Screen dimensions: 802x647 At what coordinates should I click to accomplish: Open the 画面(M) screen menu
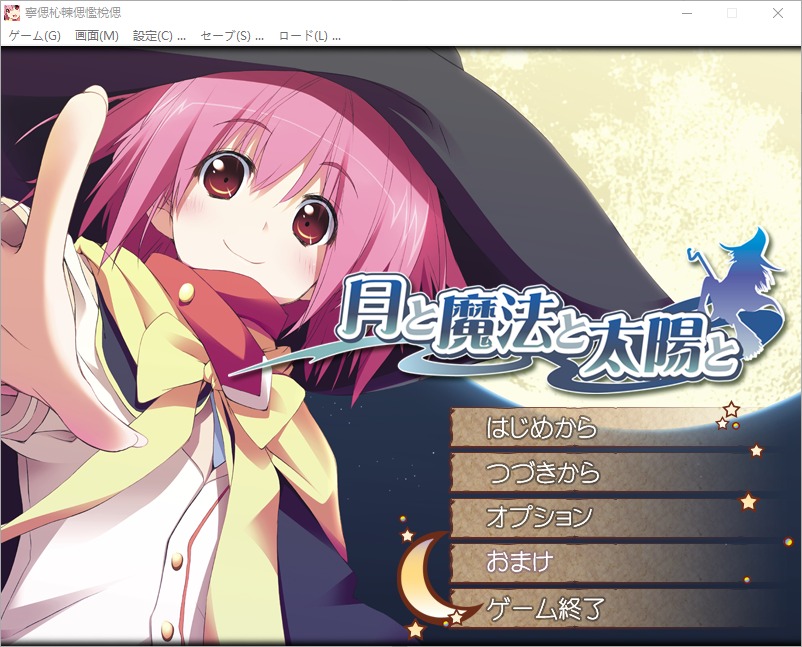coord(97,36)
